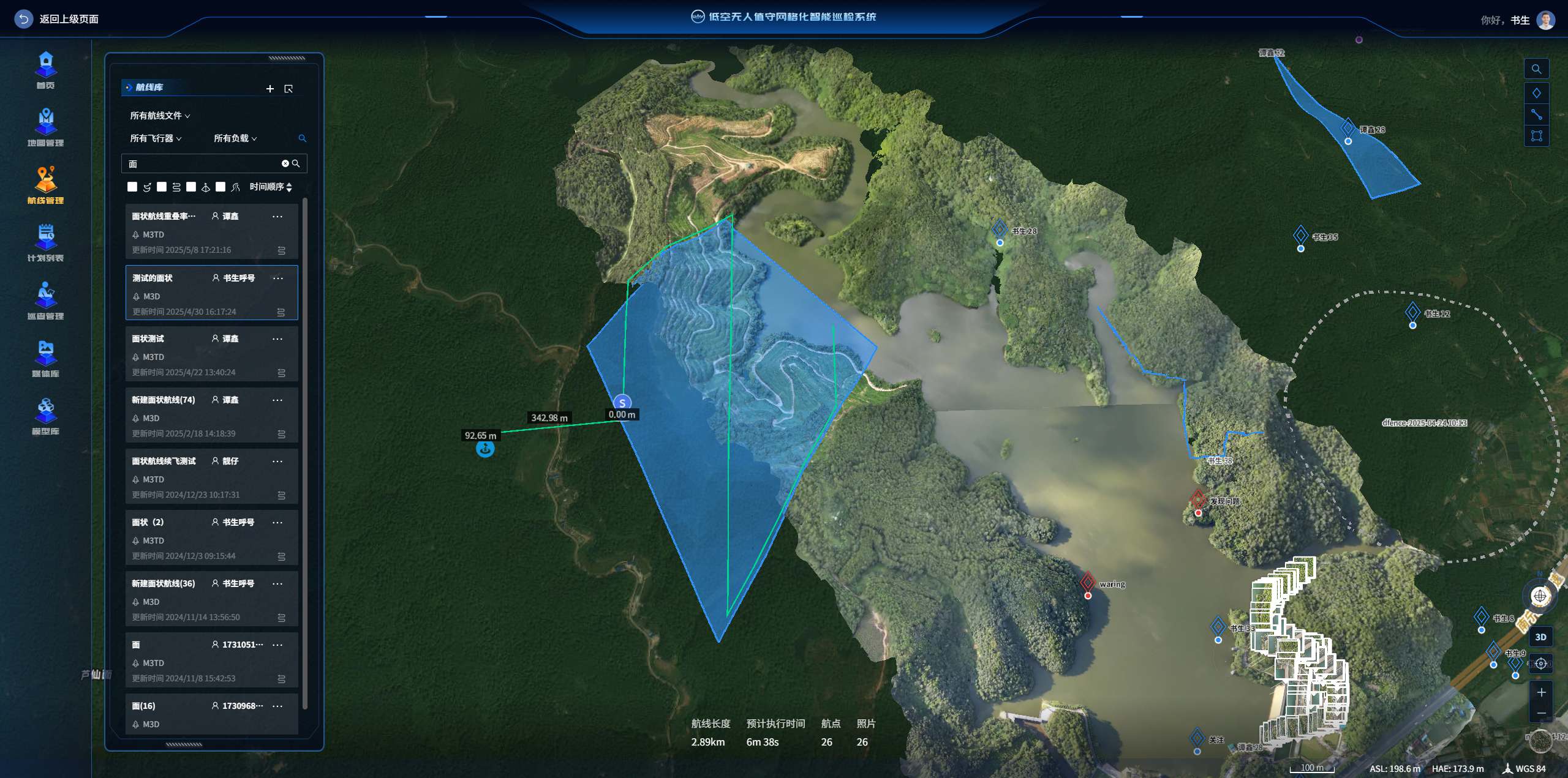Go to 地图管理 in the sidebar
Image resolution: width=1568 pixels, height=778 pixels.
click(46, 128)
